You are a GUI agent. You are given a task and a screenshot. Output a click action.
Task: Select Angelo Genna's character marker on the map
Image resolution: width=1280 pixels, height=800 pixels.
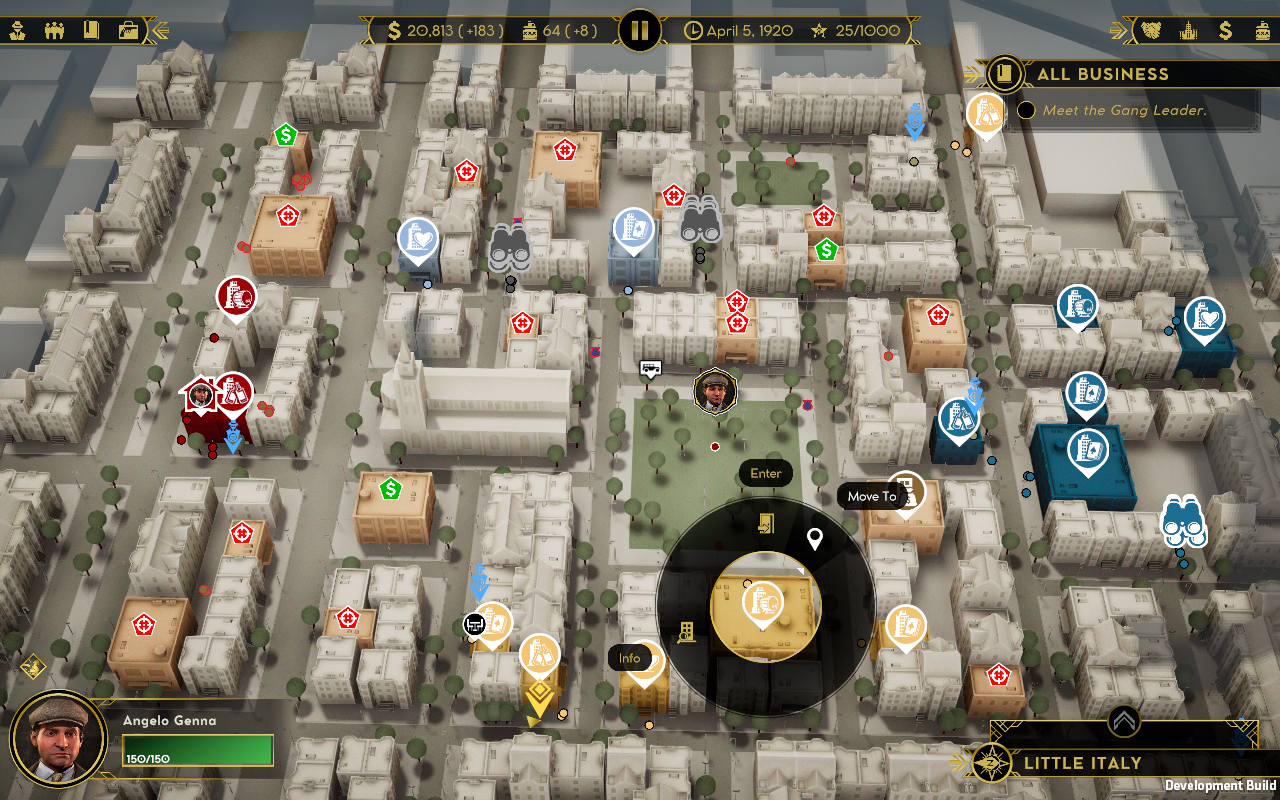(714, 390)
